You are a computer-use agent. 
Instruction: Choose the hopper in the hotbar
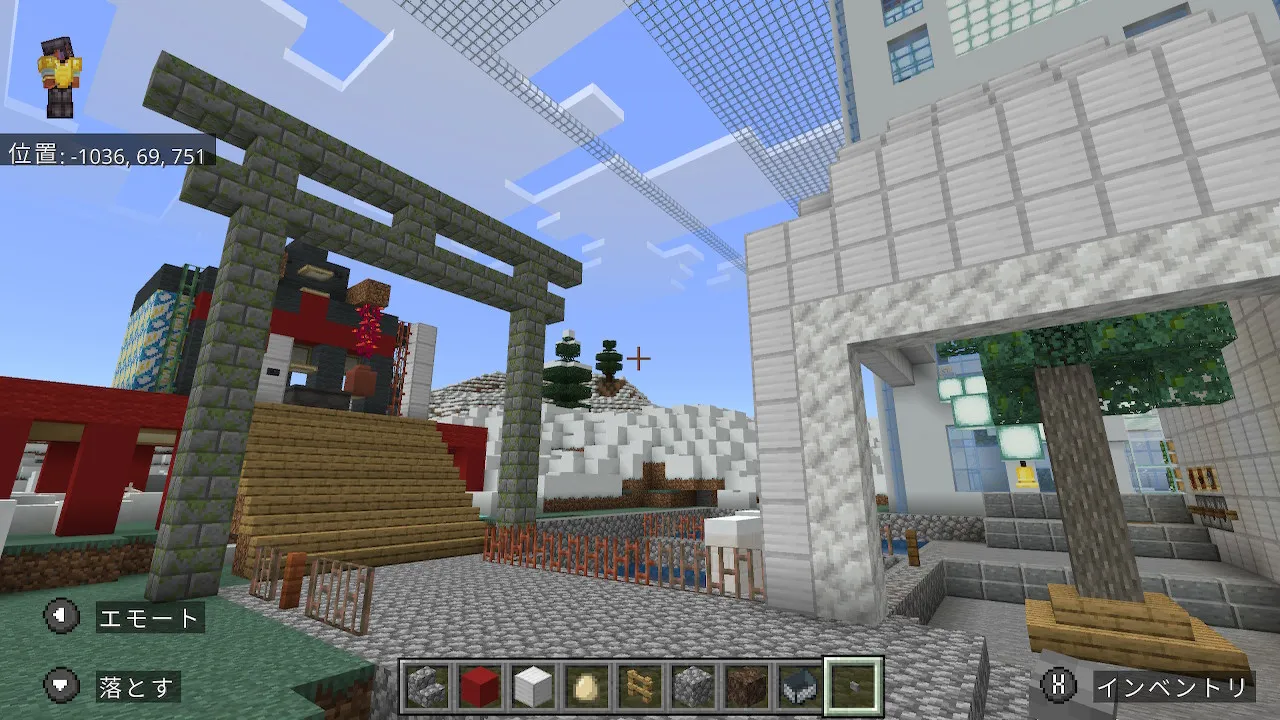pos(799,686)
